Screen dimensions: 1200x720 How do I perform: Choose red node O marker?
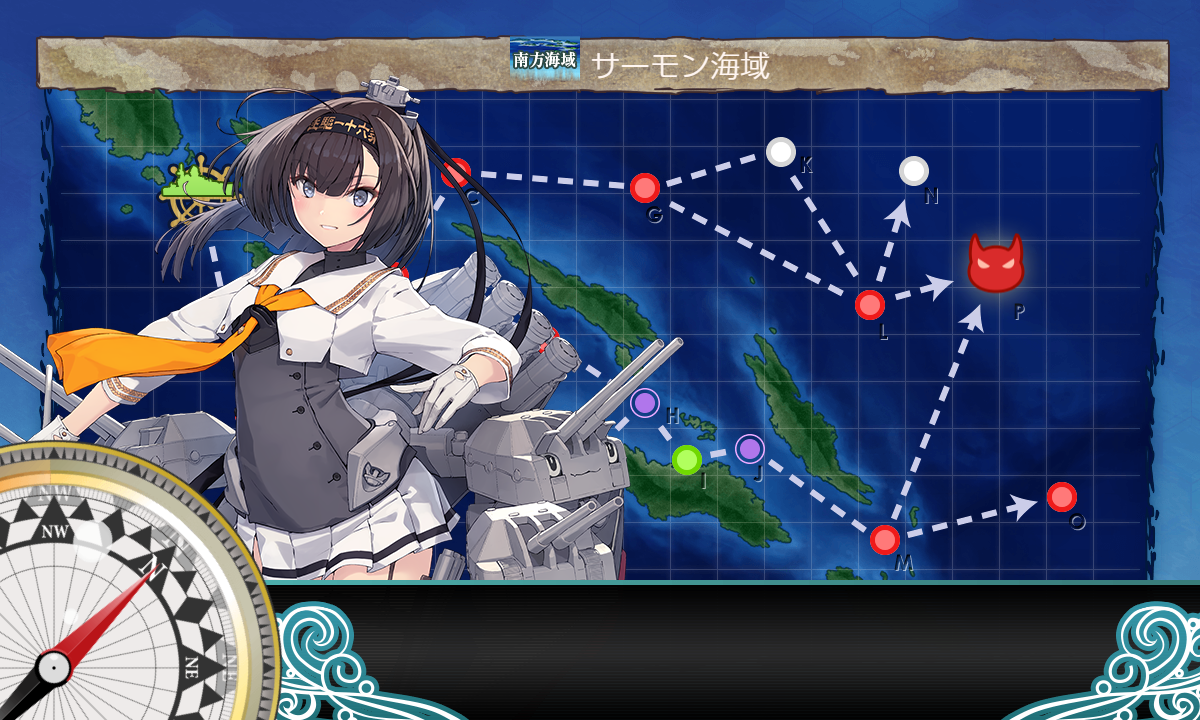pos(1061,496)
